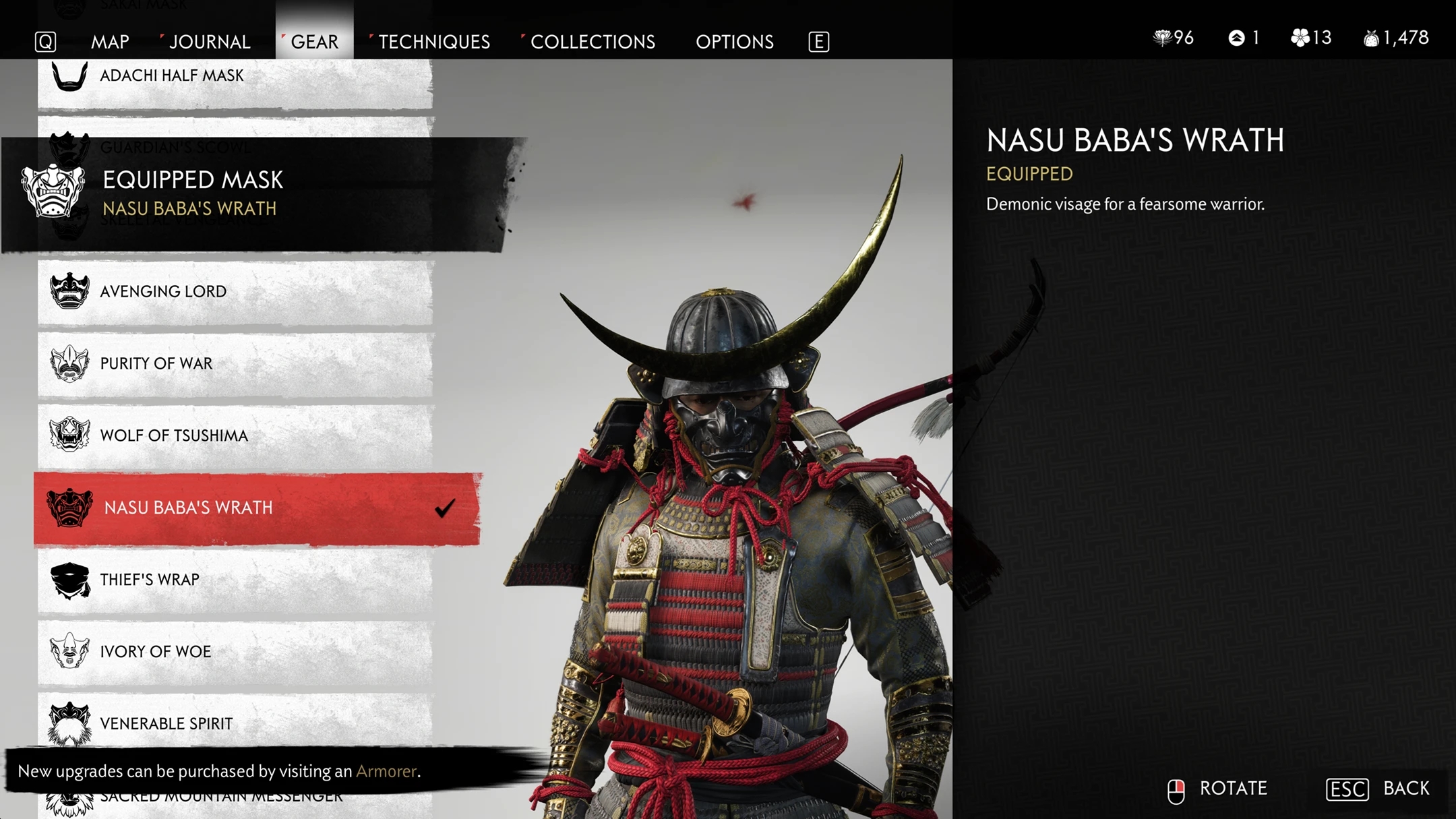Click the Nasu Baba's Wrath entry
The width and height of the screenshot is (1456, 819).
(256, 508)
